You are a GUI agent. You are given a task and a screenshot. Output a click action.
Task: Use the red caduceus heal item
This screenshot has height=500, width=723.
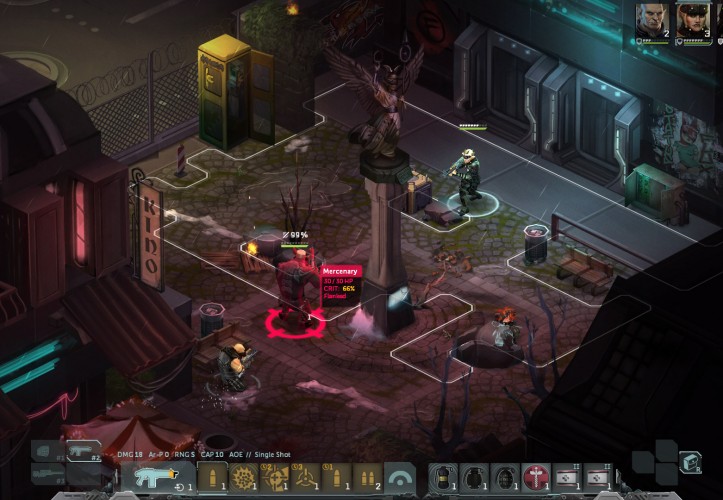[x=536, y=478]
